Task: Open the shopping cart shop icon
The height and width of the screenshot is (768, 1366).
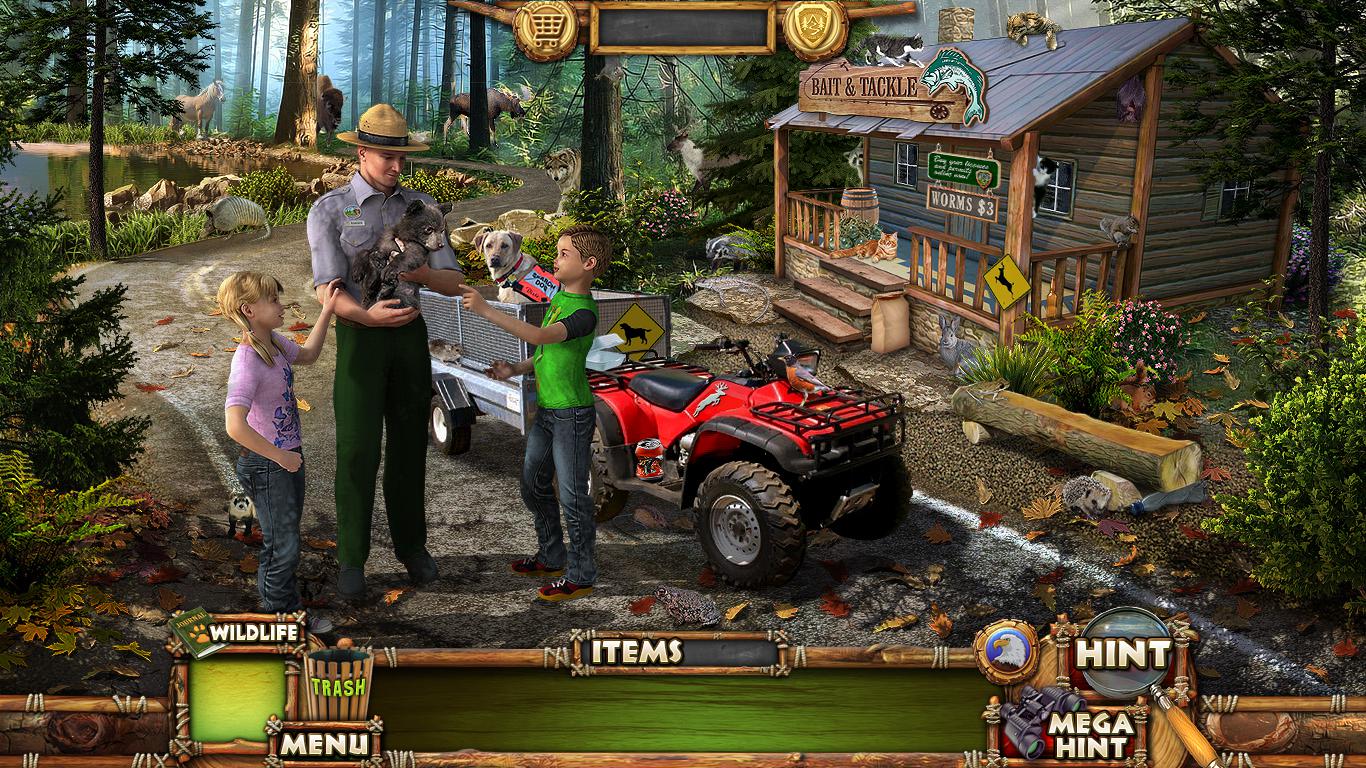Action: click(545, 29)
